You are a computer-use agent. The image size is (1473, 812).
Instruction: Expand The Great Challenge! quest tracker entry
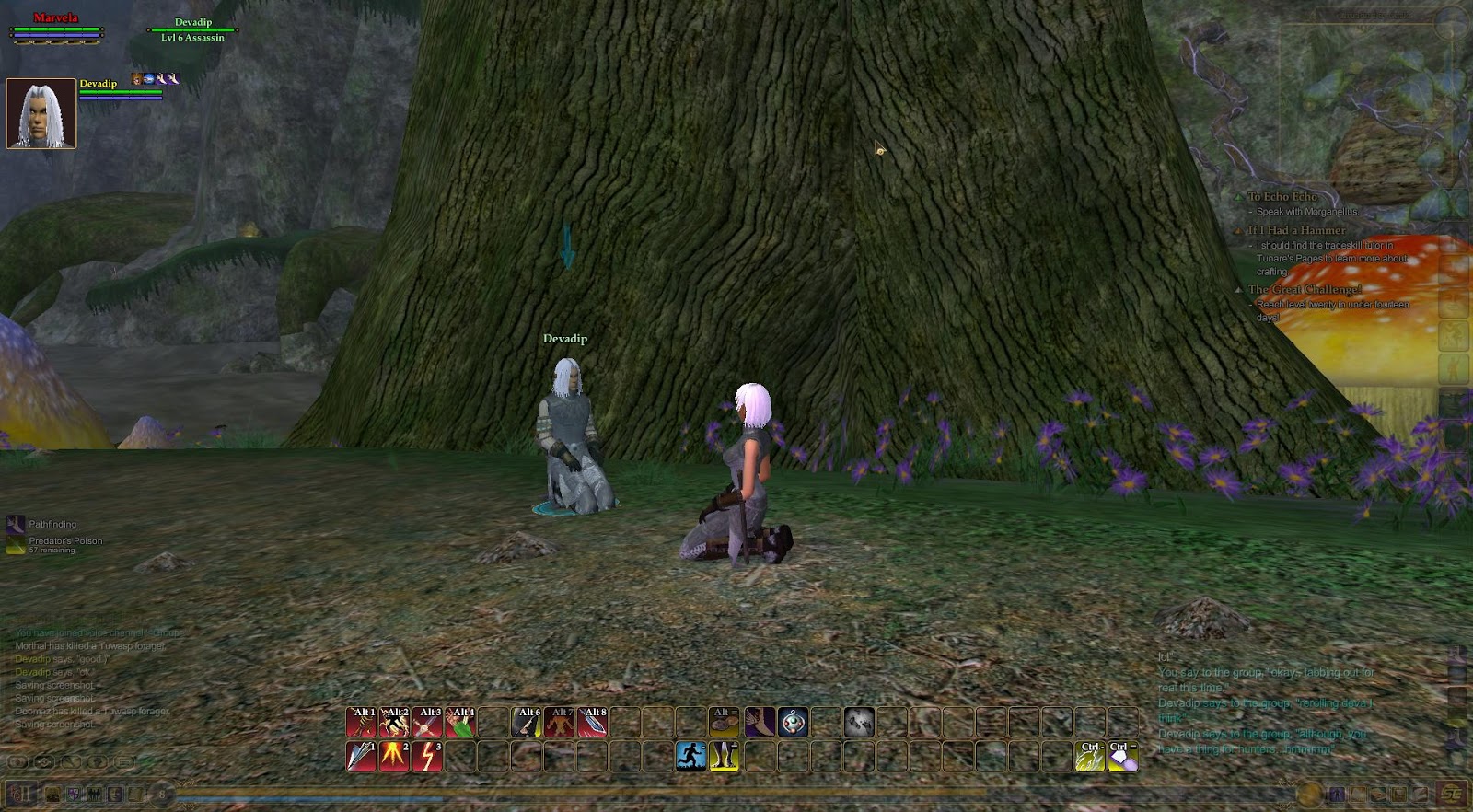coord(1240,288)
